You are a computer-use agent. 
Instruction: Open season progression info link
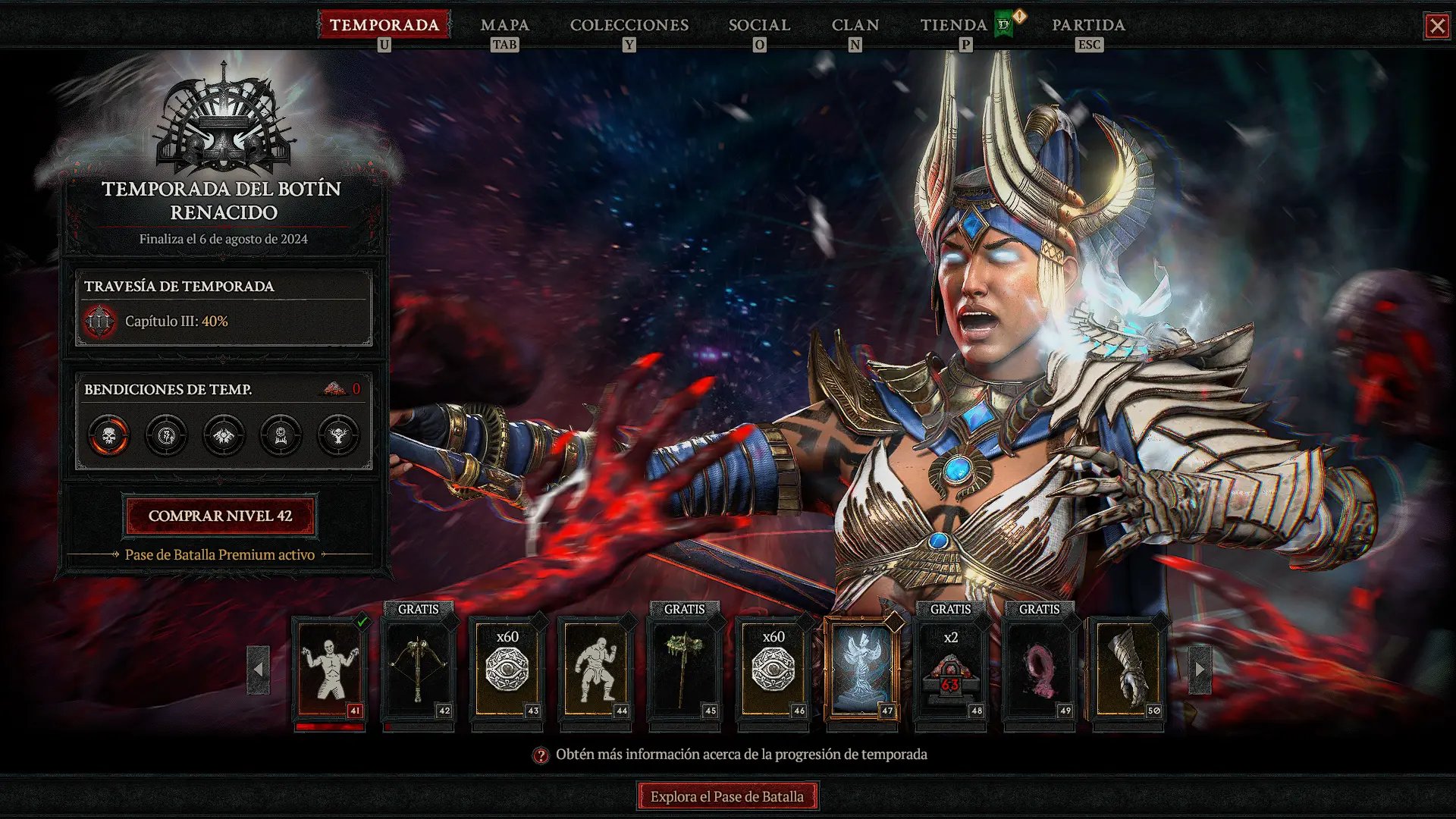pyautogui.click(x=740, y=755)
